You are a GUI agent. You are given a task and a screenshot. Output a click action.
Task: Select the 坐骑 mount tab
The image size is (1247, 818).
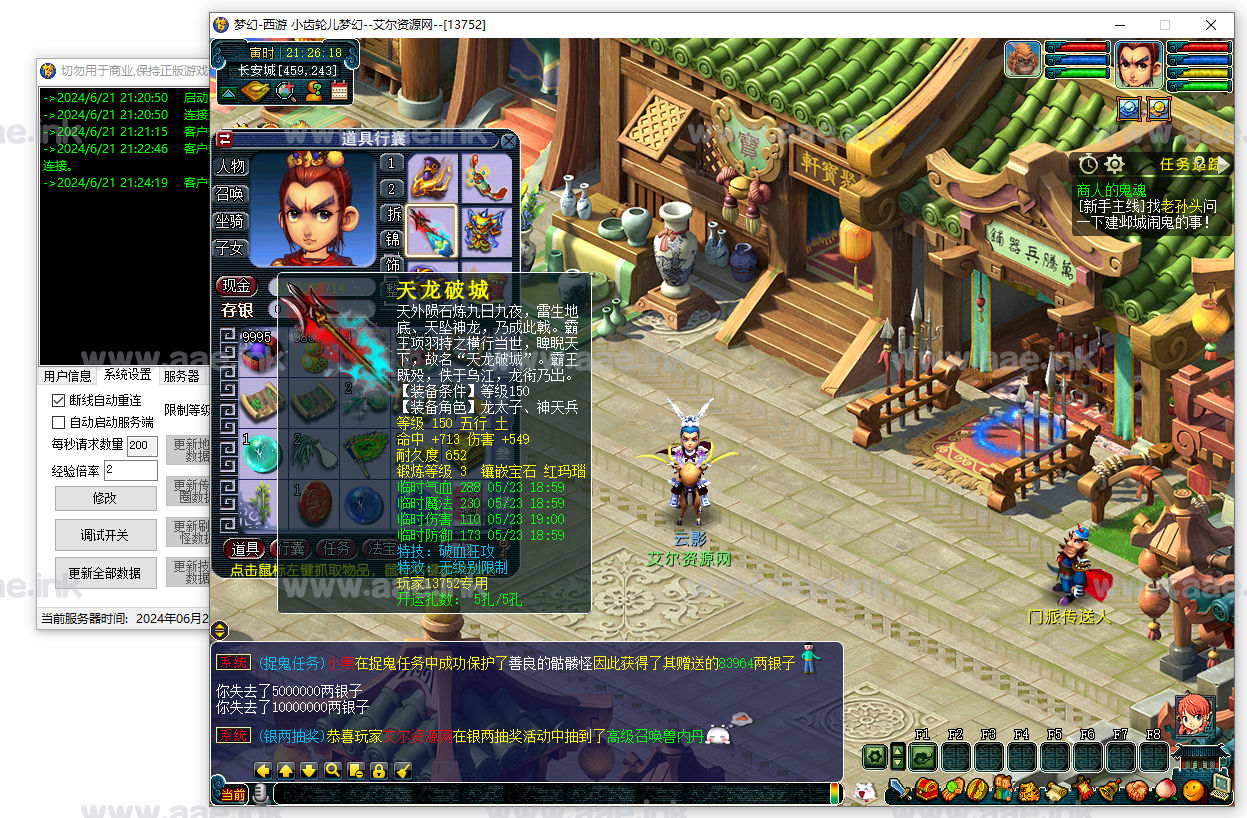tap(230, 220)
